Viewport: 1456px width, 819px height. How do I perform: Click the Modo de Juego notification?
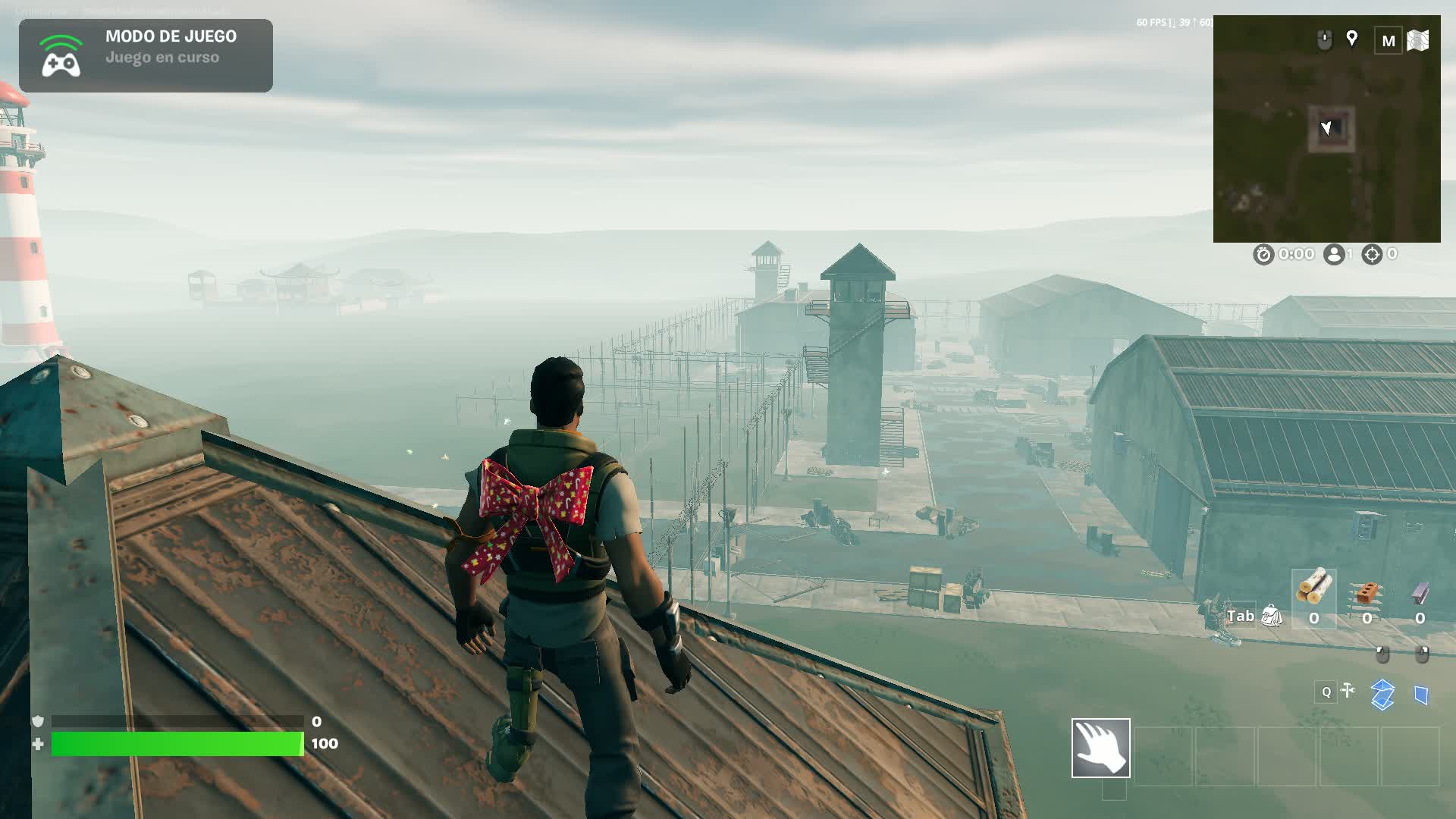tap(146, 55)
